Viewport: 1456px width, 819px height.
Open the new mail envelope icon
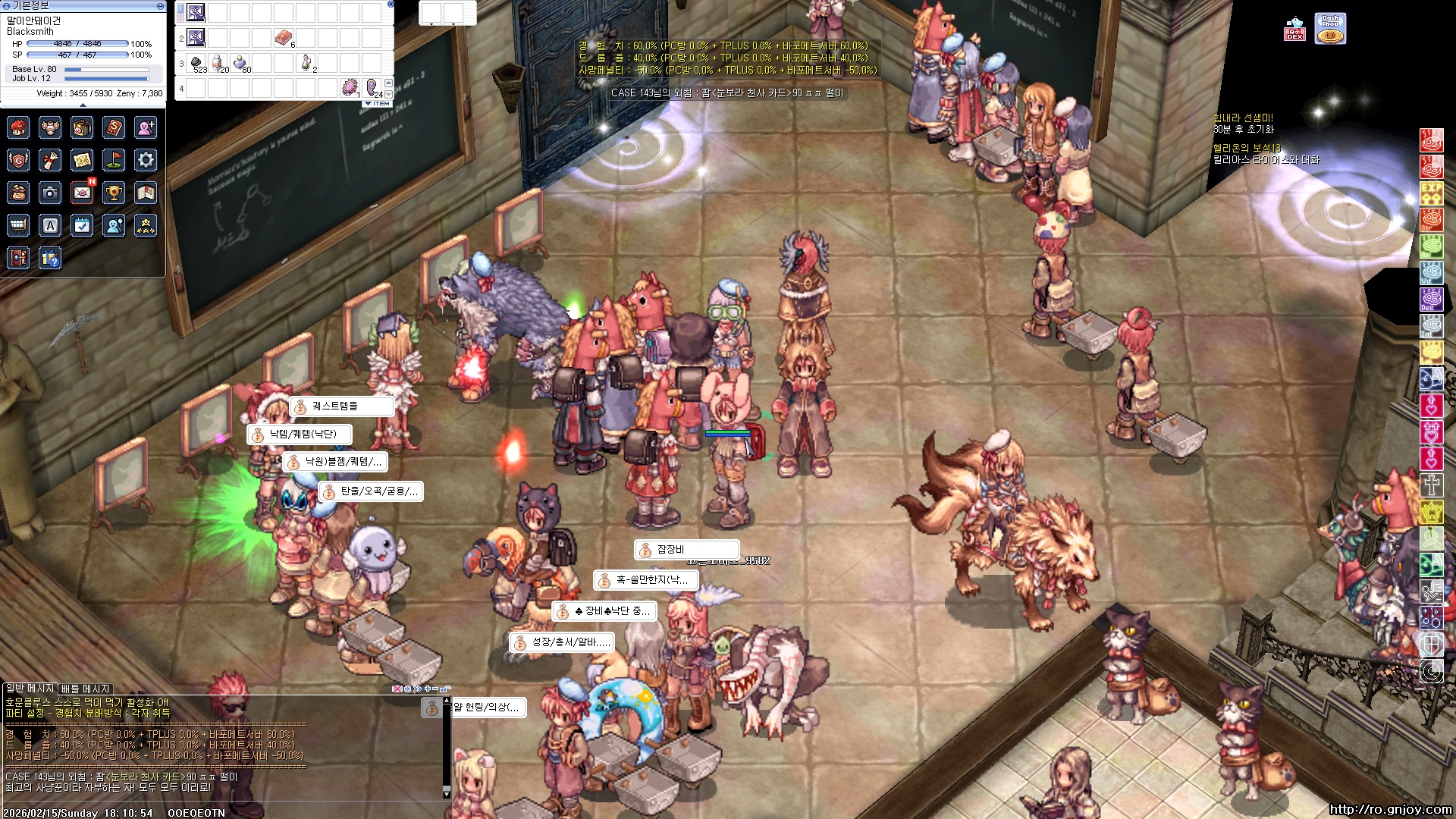[x=82, y=193]
